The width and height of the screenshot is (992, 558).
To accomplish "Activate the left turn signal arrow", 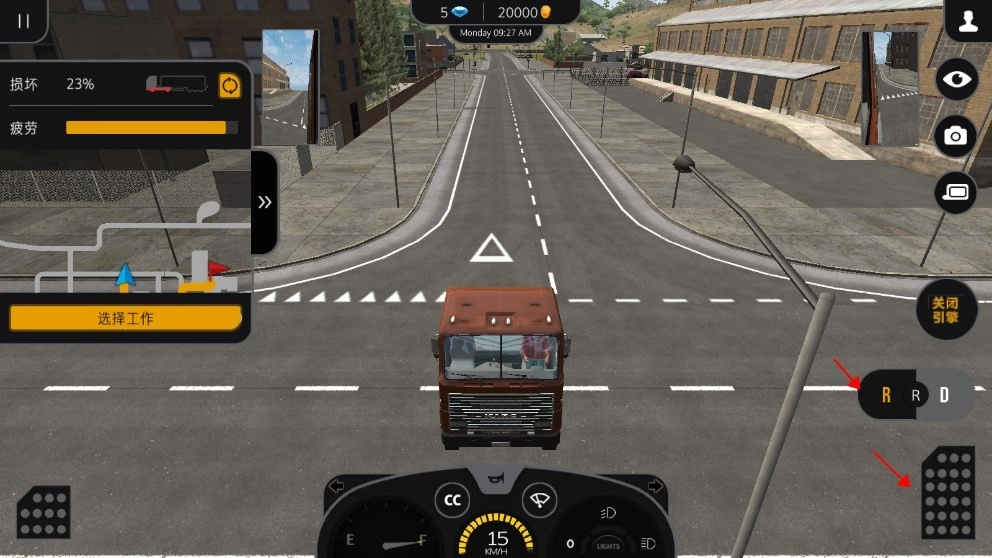I will [x=337, y=487].
